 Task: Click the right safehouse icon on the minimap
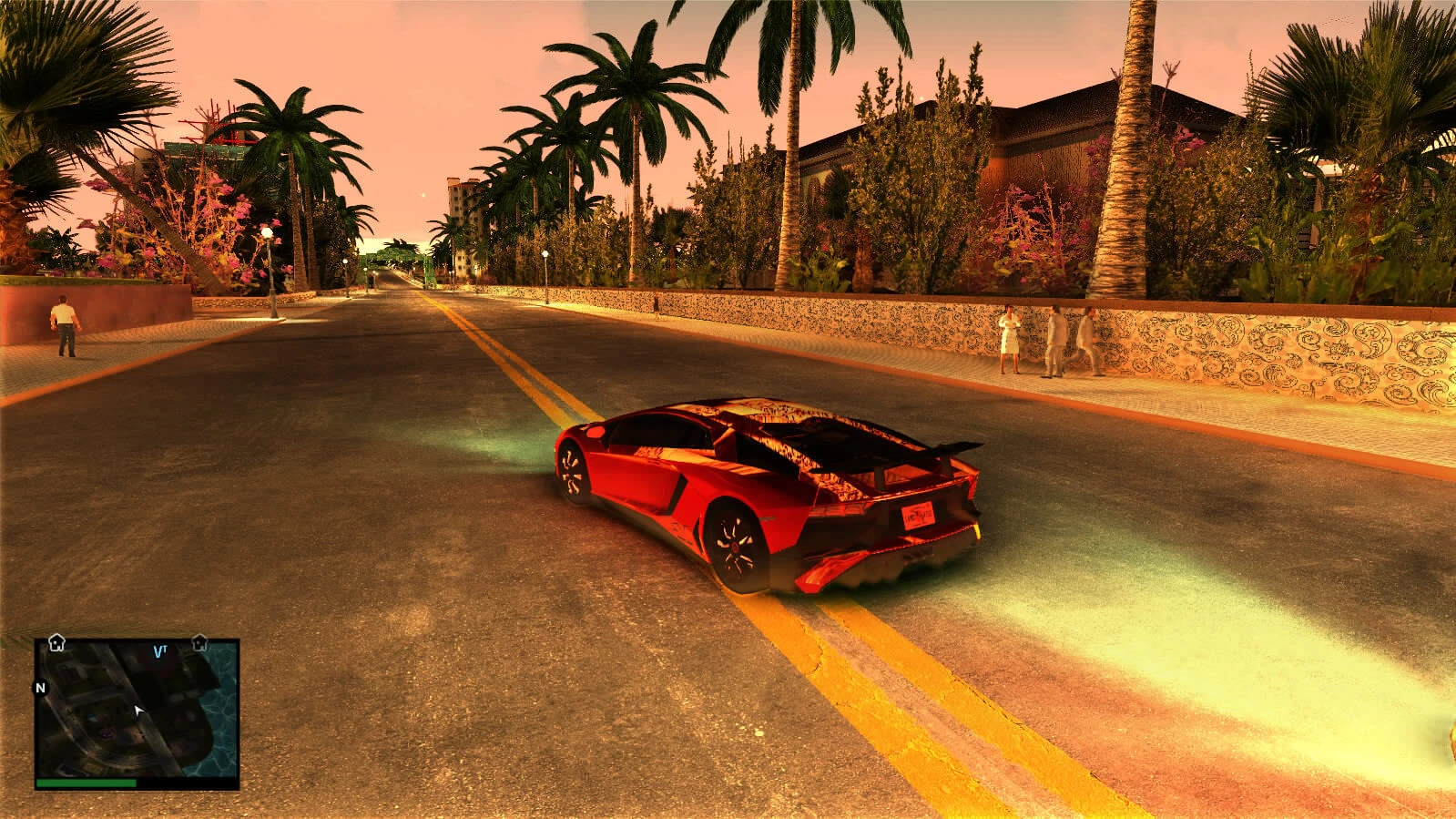(x=199, y=643)
